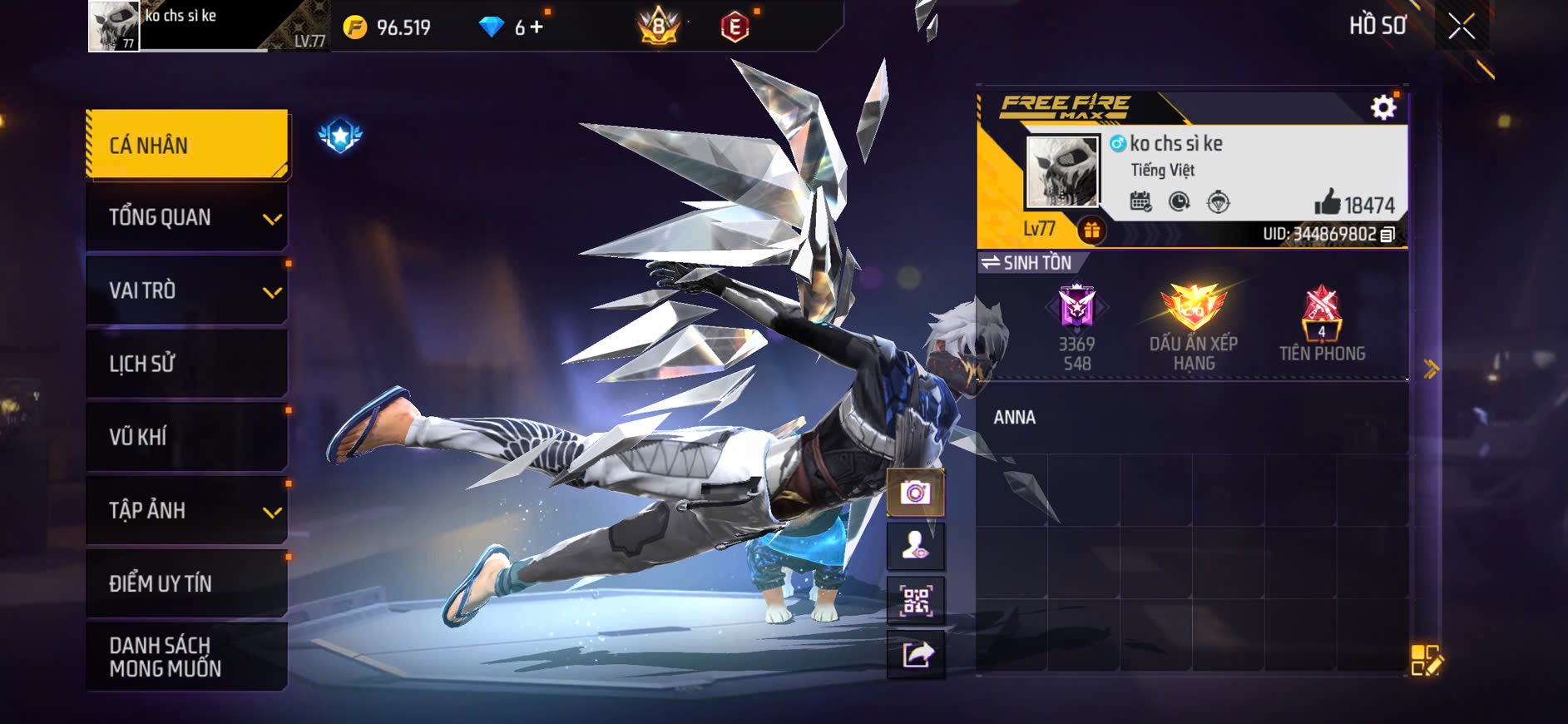Viewport: 1568px width, 724px height.
Task: Open the character view button
Action: [916, 546]
